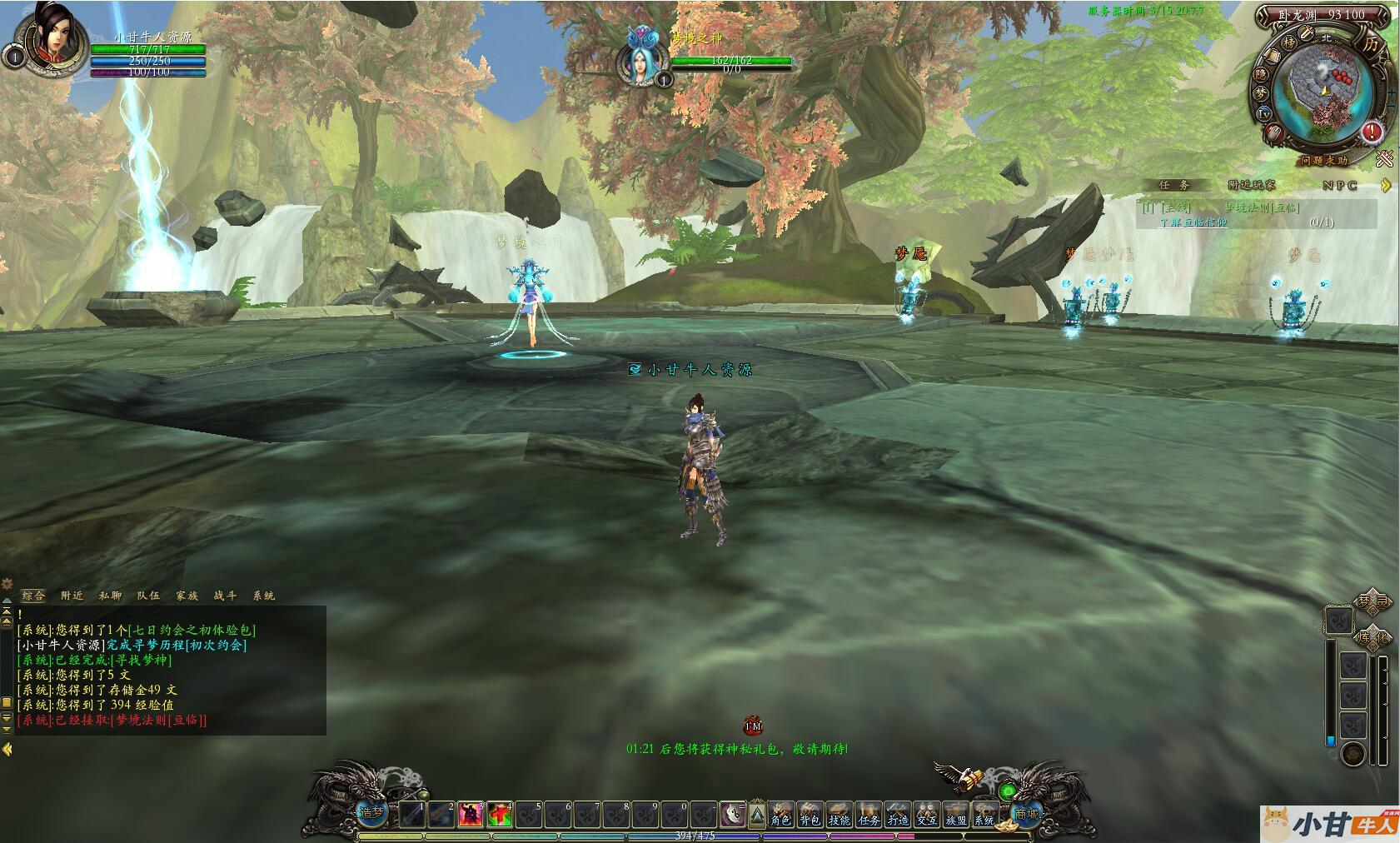
Task: Show the 附近玩家 nearby players list
Action: [x=1251, y=185]
